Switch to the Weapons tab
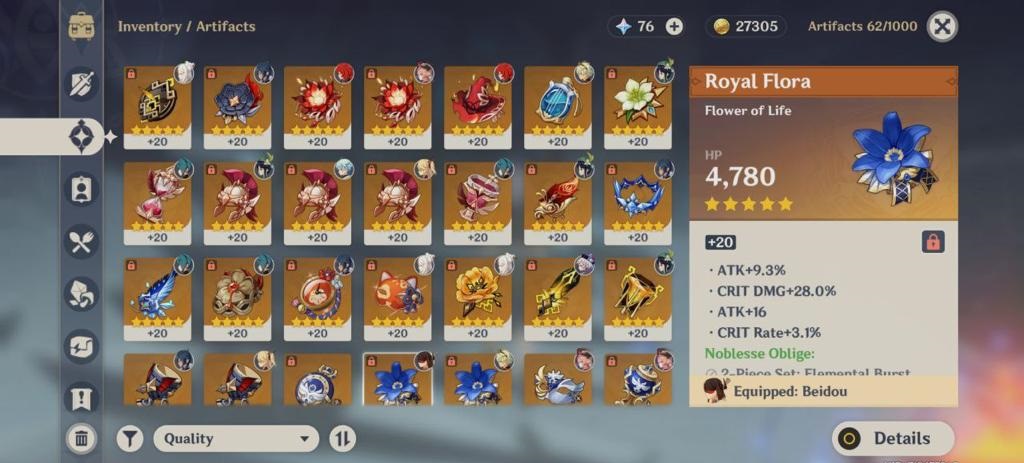The image size is (1024, 463). [x=81, y=83]
